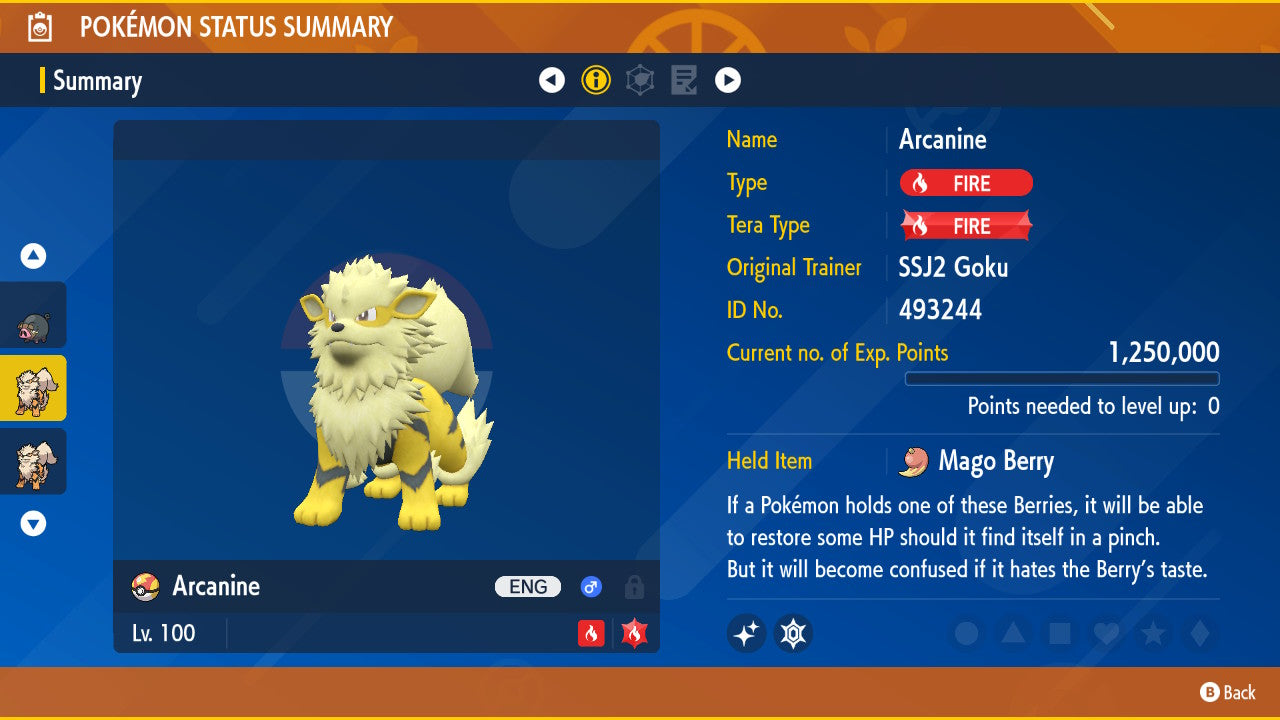Go to the previous summary page arrow

coord(552,80)
